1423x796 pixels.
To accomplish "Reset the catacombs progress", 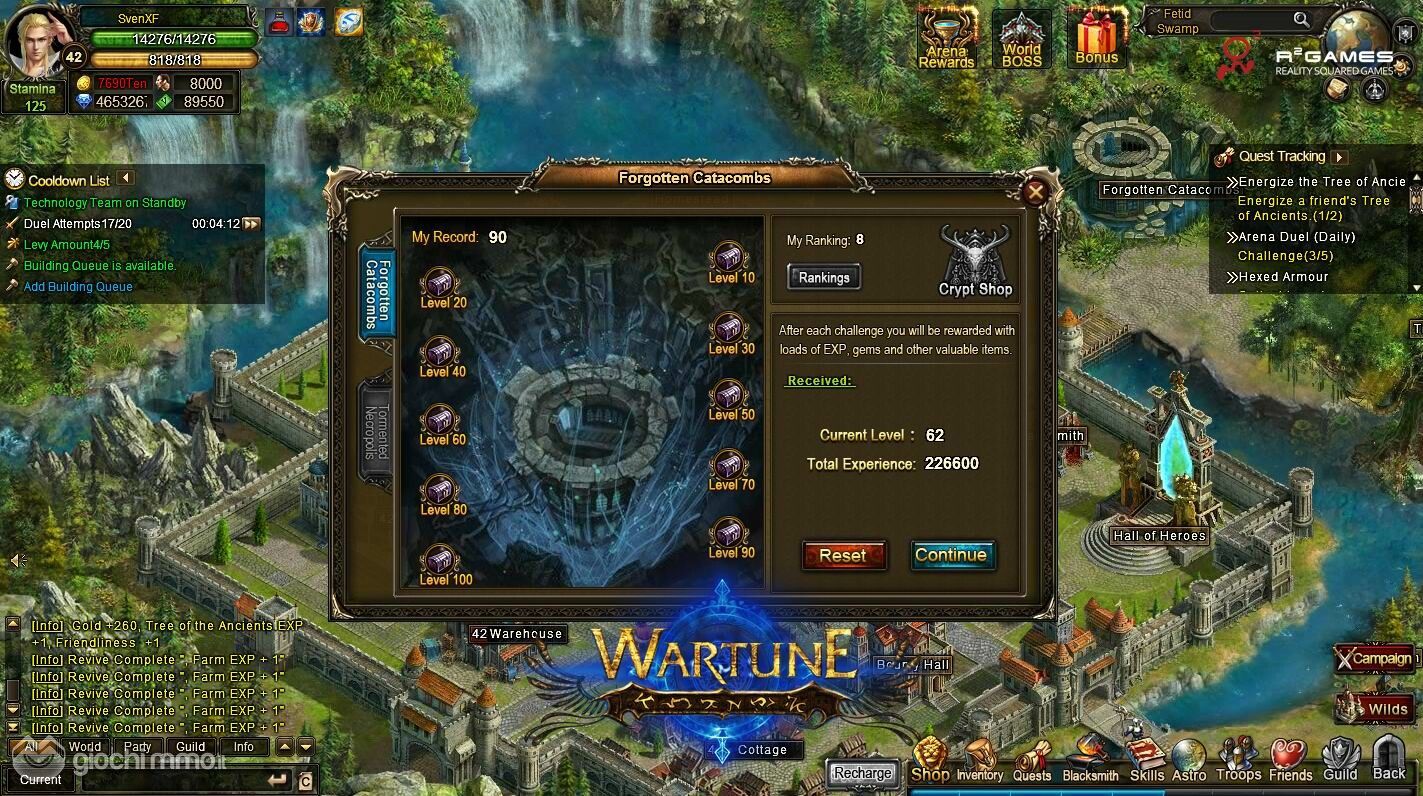I will (844, 556).
